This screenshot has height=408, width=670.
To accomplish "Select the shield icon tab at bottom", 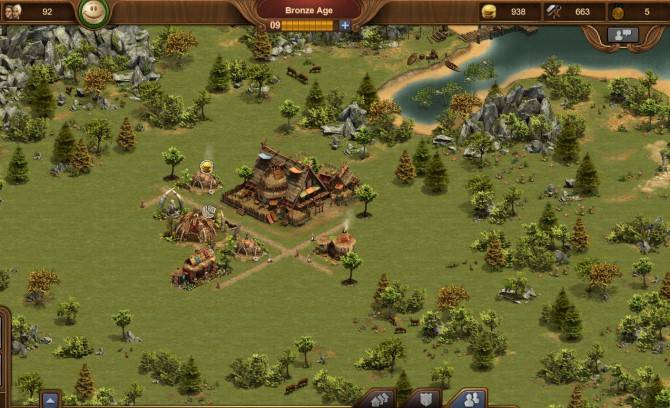I will click(x=424, y=400).
